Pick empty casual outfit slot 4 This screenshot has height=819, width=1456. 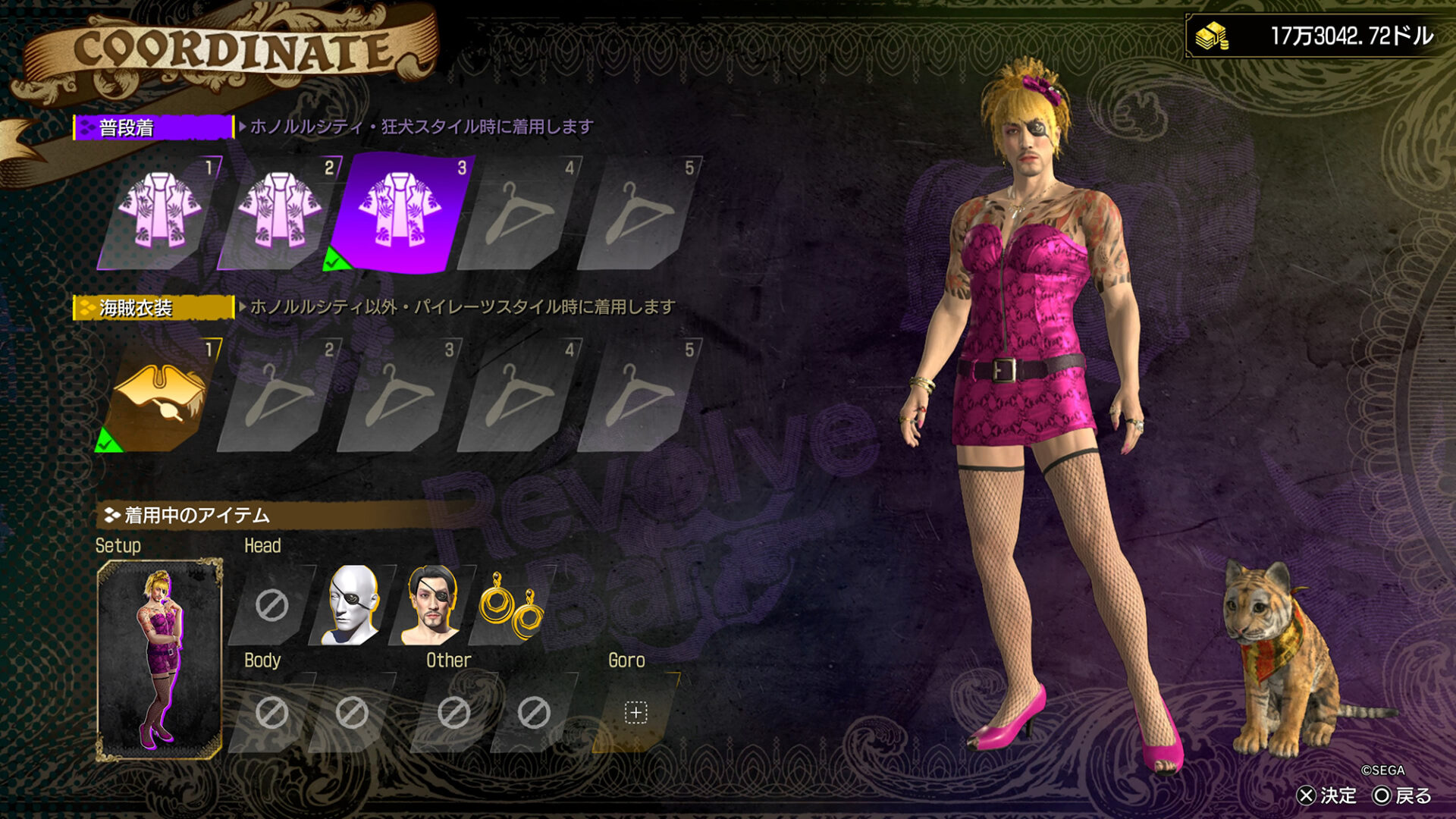(x=519, y=213)
